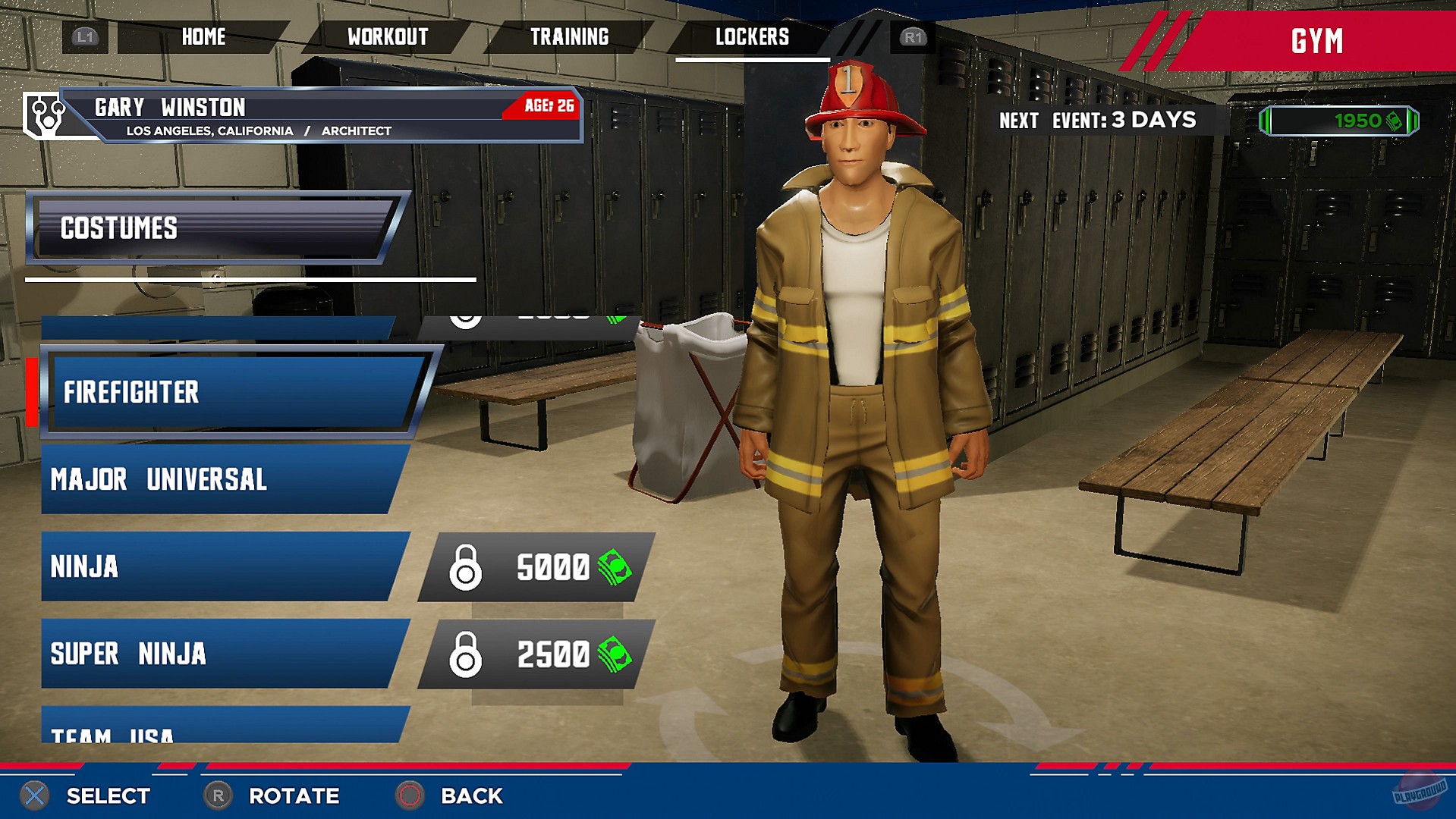
Task: Click the X button icon next to Select
Action: (33, 796)
